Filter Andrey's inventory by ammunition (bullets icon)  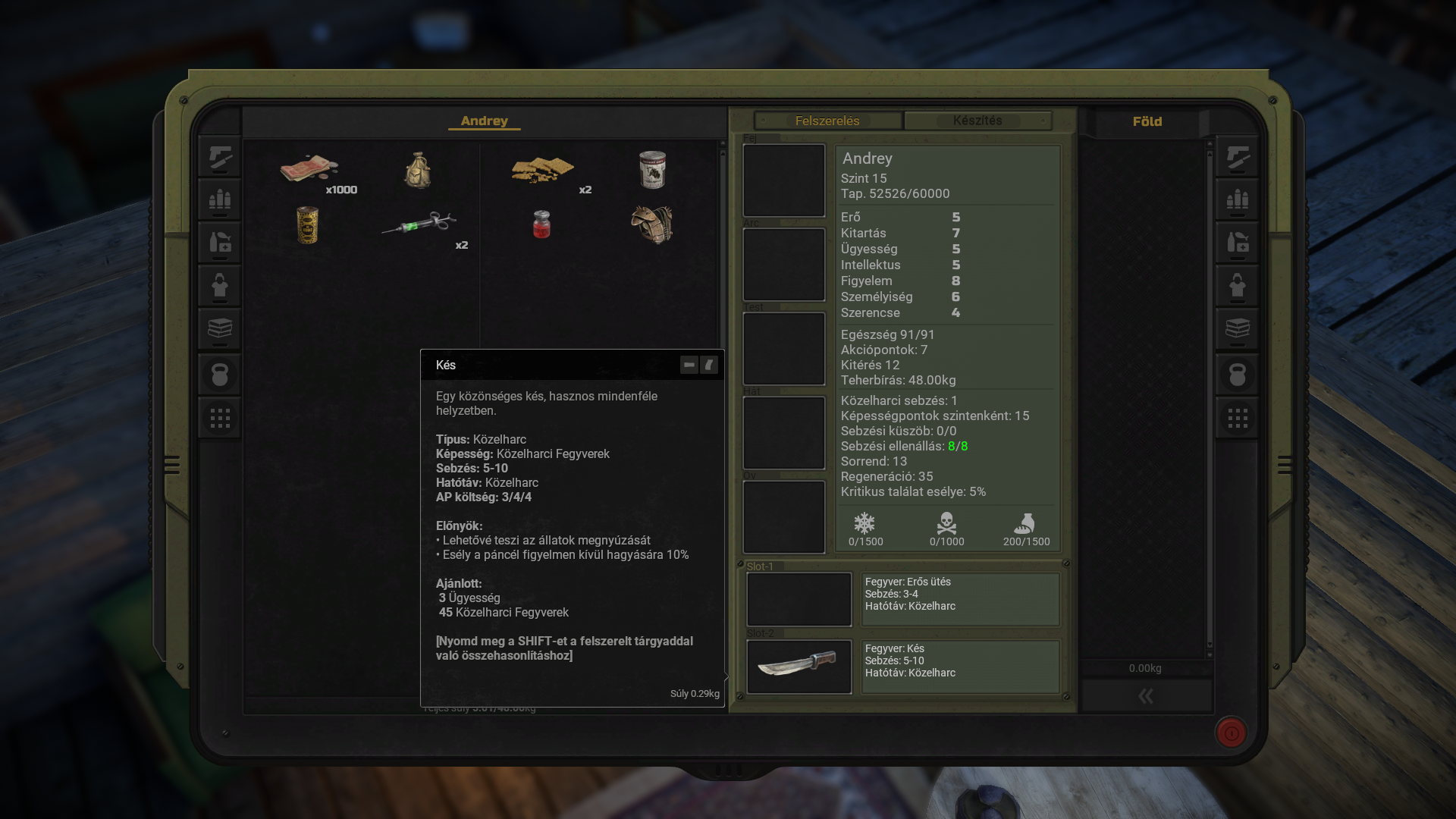click(220, 200)
